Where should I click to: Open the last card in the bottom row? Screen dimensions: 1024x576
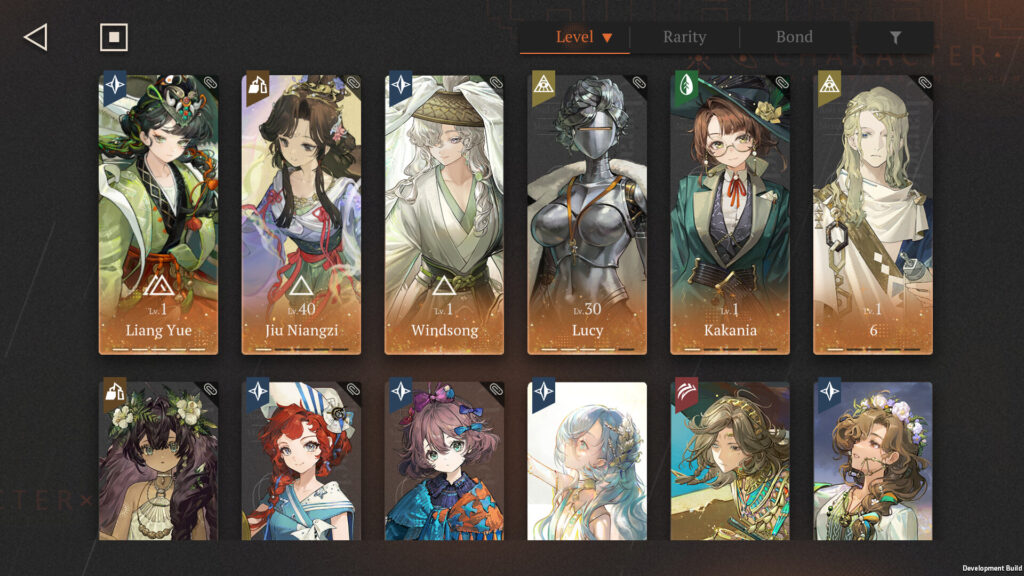[x=873, y=461]
